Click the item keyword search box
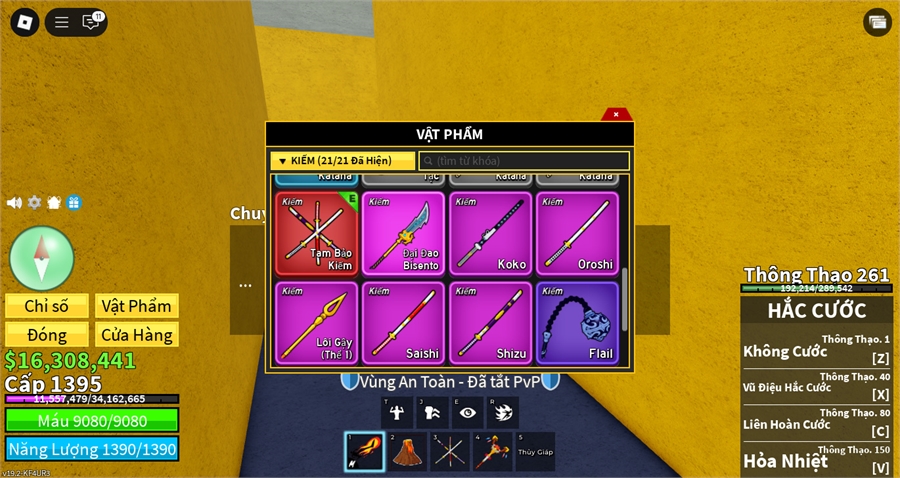 click(x=524, y=161)
